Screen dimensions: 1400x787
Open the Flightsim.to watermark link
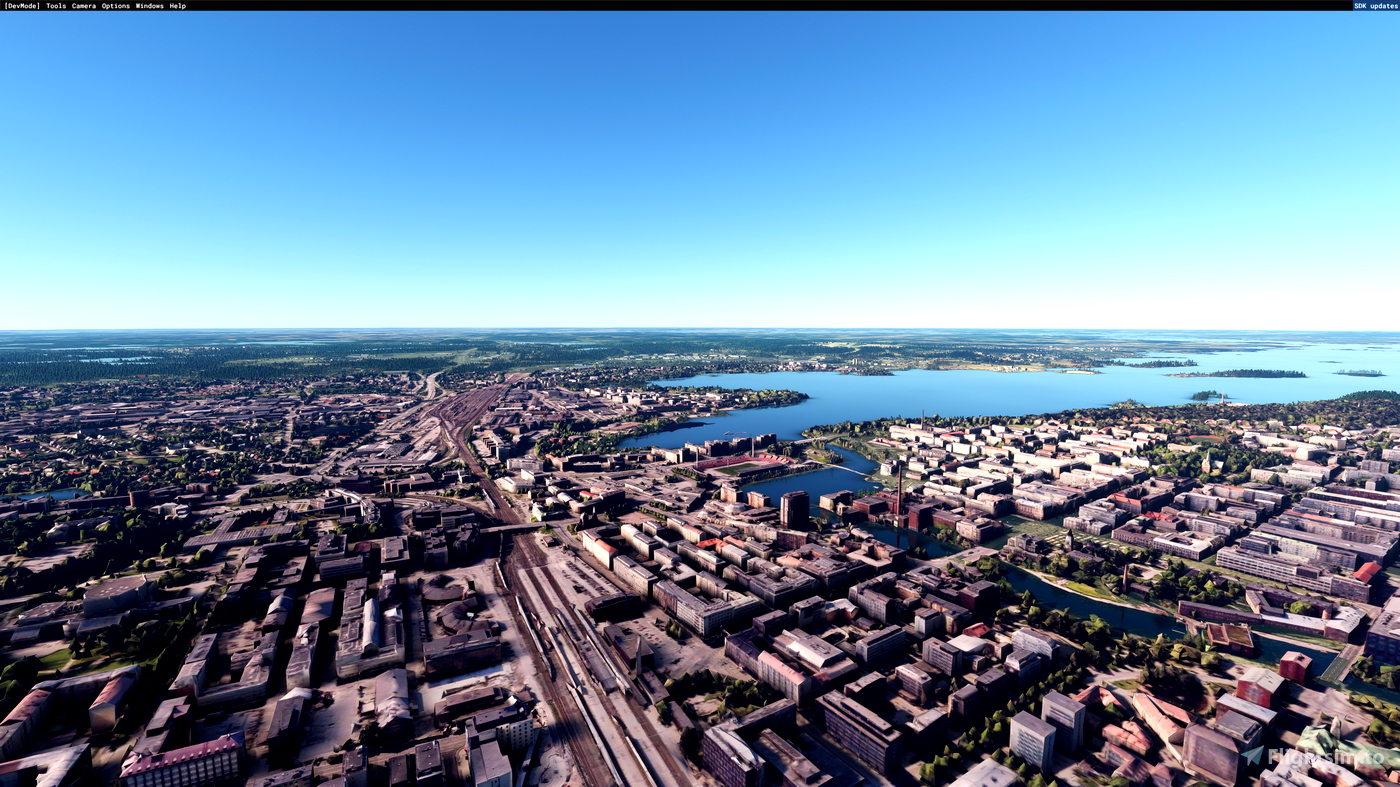[x=1315, y=757]
